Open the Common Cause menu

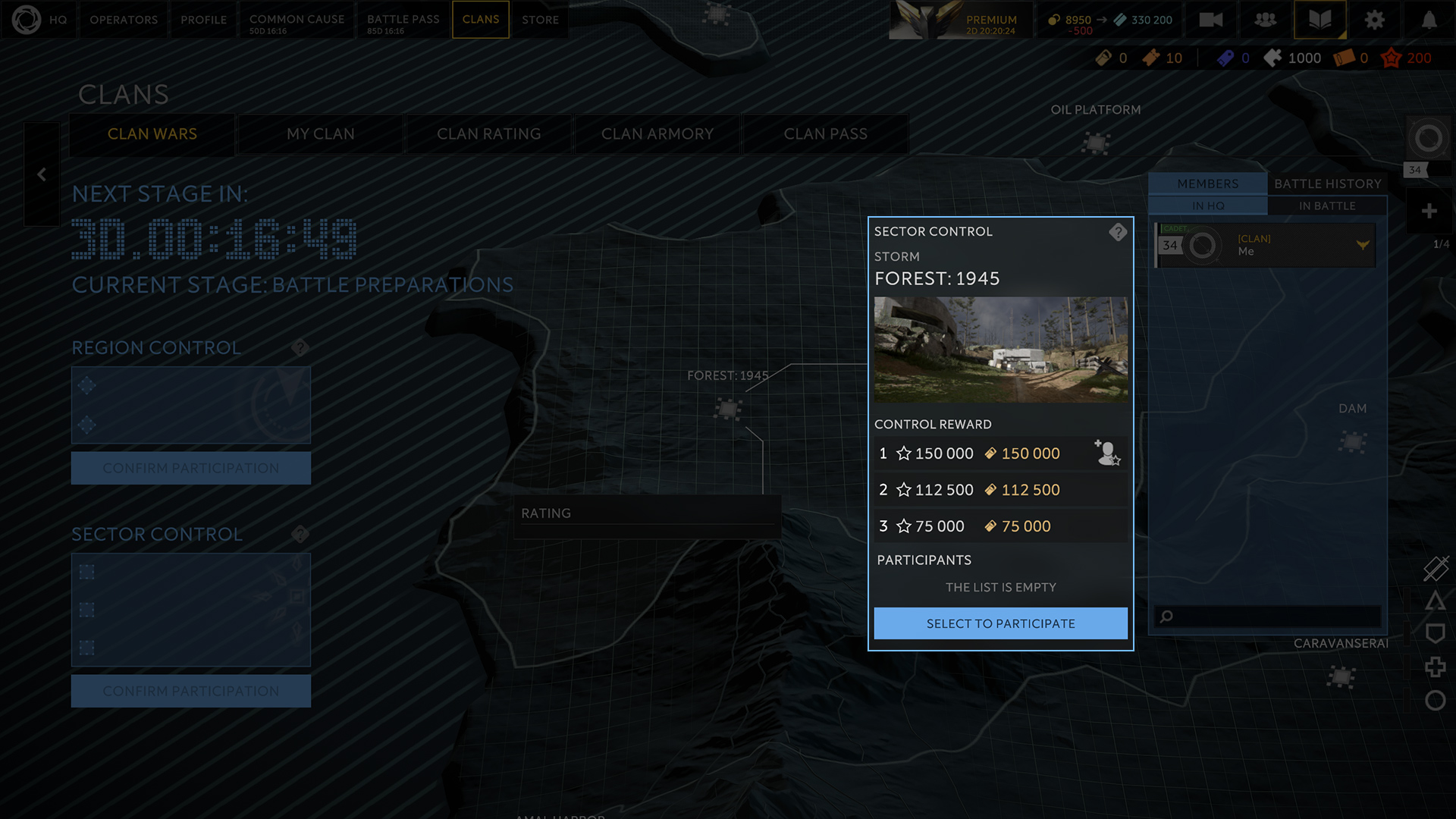tap(297, 20)
